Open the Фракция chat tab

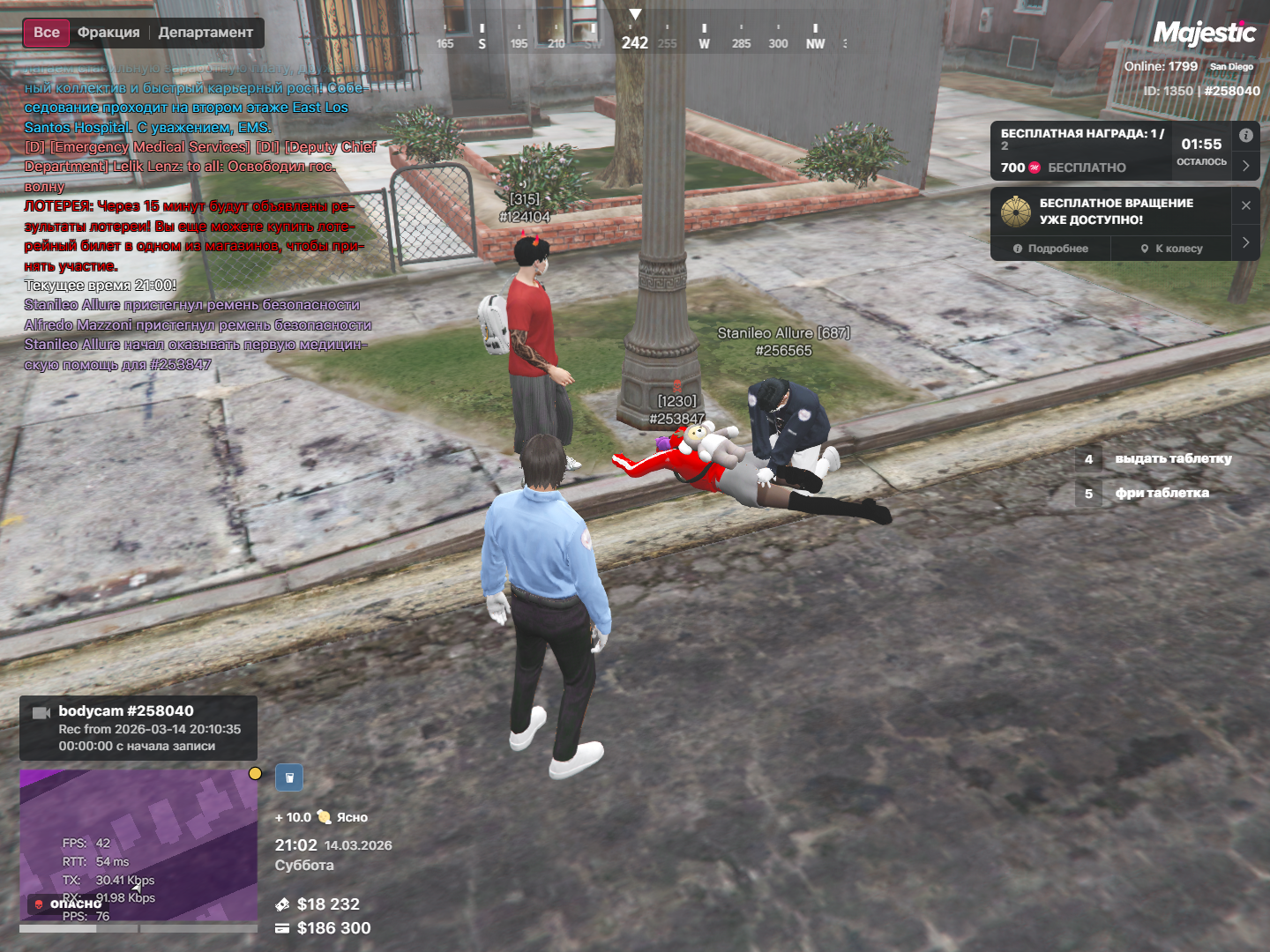[108, 33]
